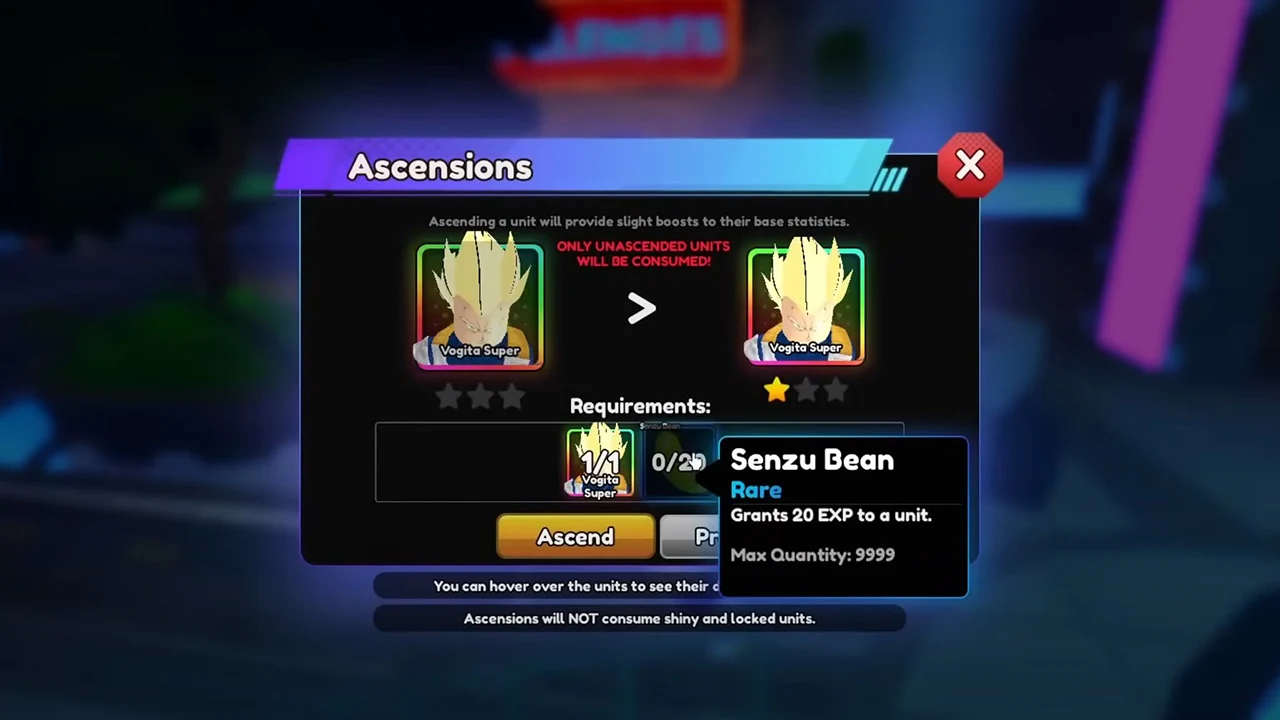Click the Senzu Bean requirement icon
Viewport: 1280px width, 720px height.
[678, 462]
